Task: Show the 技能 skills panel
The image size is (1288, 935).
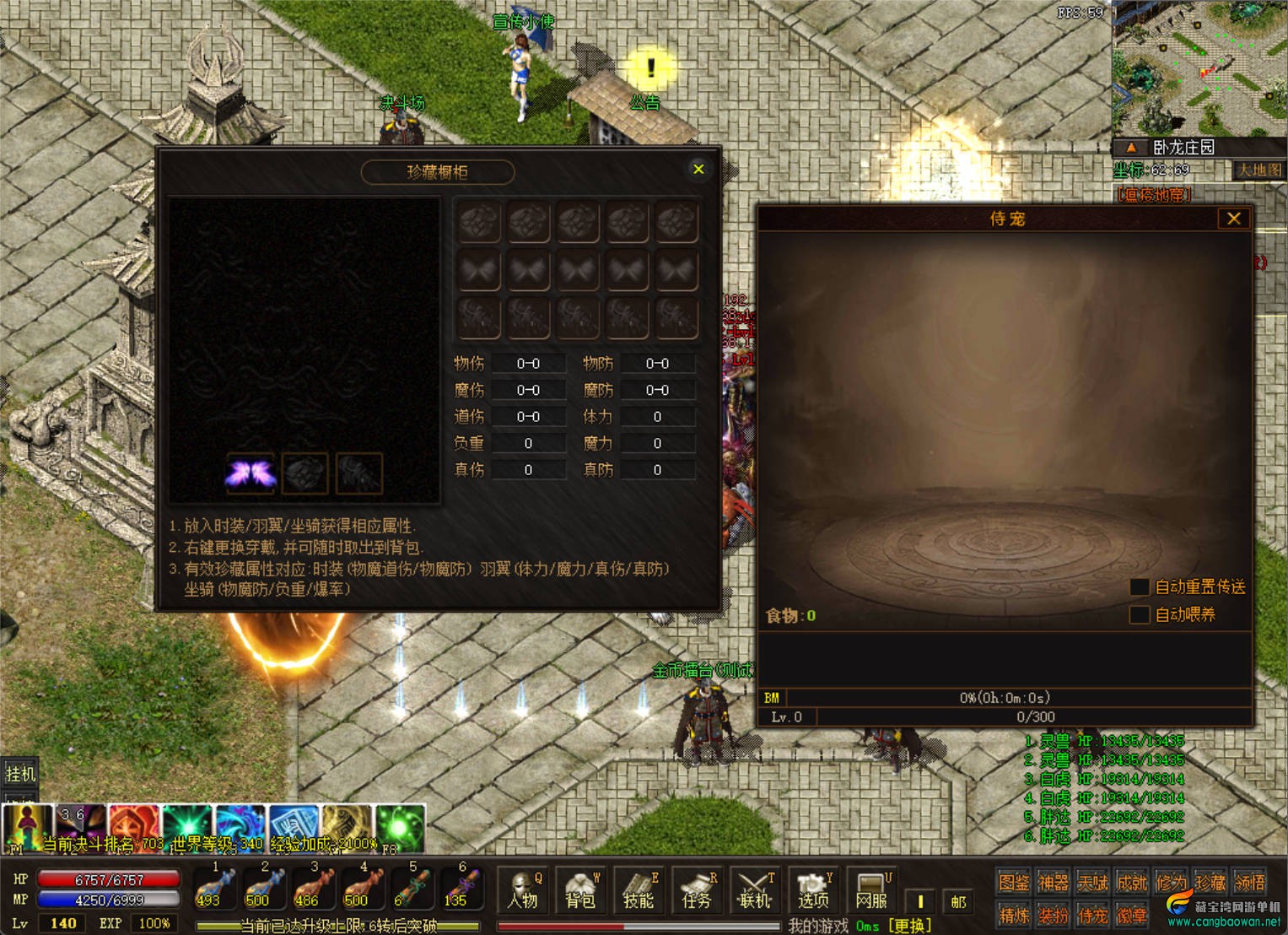Action: [x=639, y=891]
